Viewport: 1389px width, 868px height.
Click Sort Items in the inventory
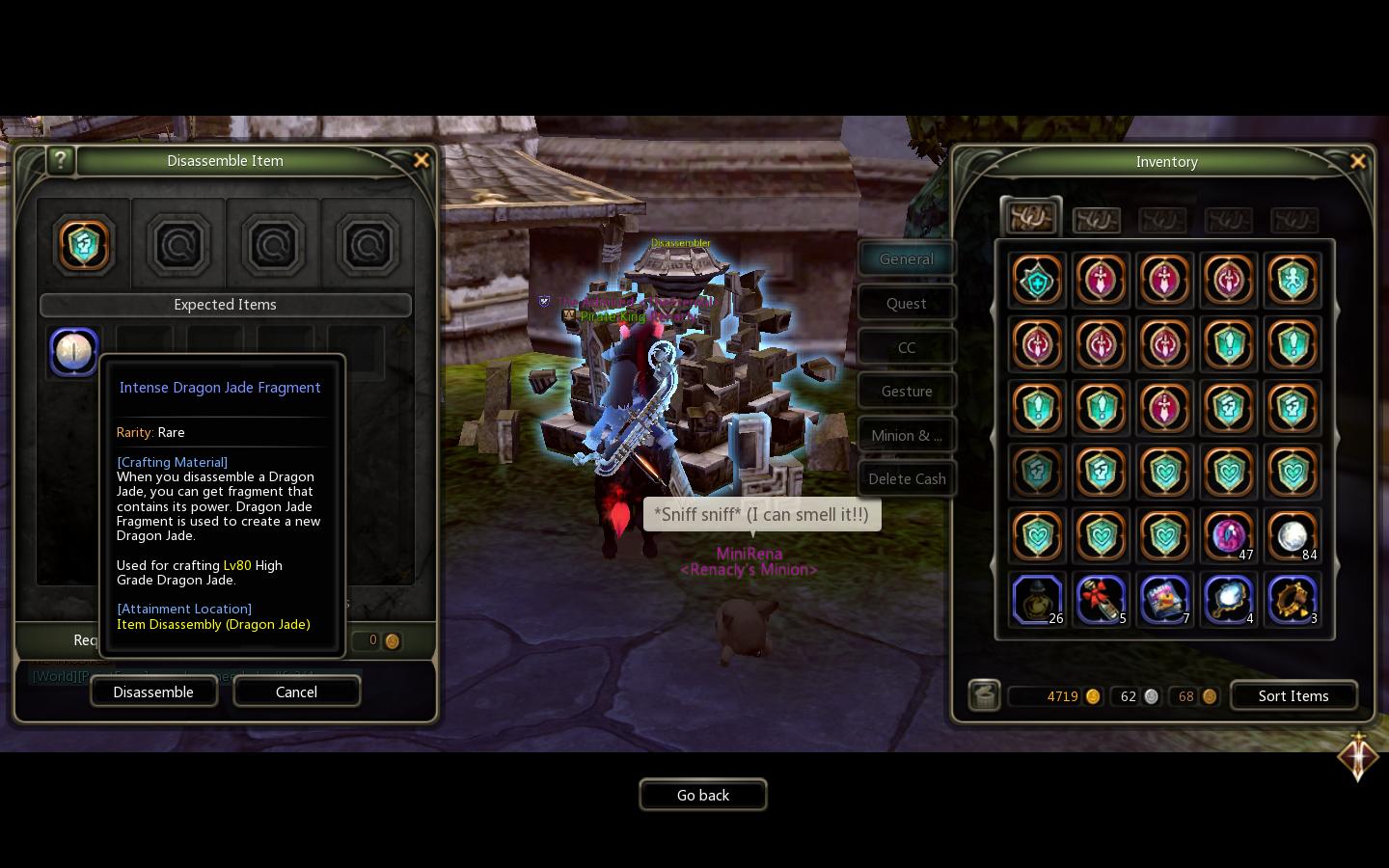click(1294, 695)
